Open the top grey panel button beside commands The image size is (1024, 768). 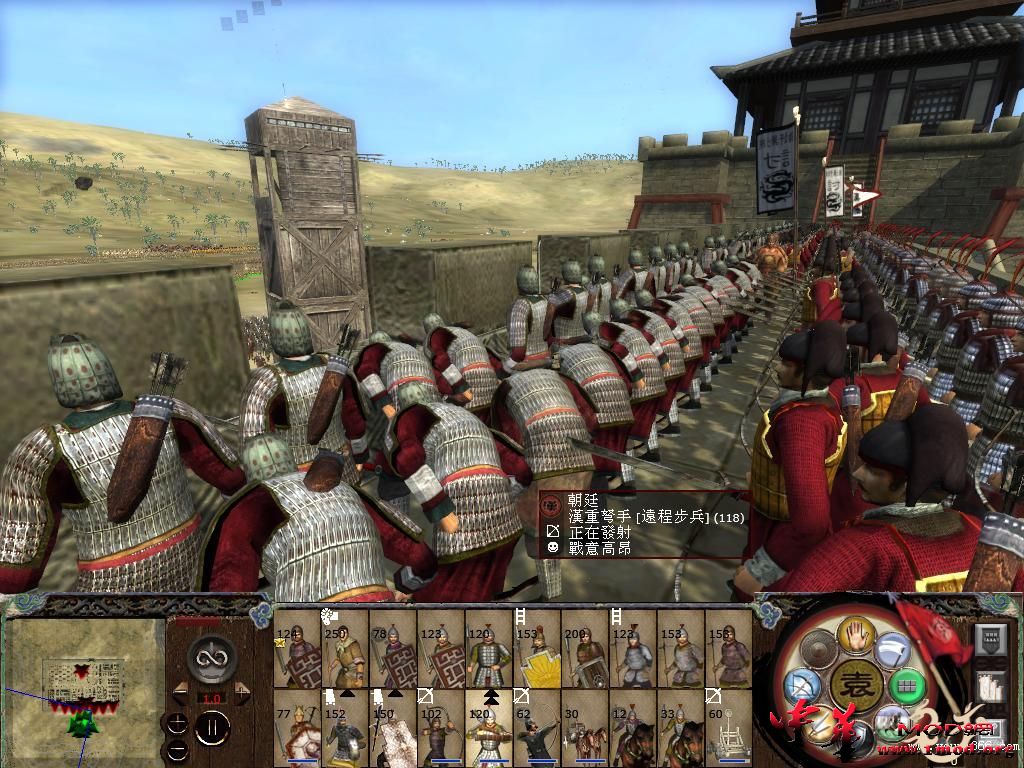tap(990, 638)
